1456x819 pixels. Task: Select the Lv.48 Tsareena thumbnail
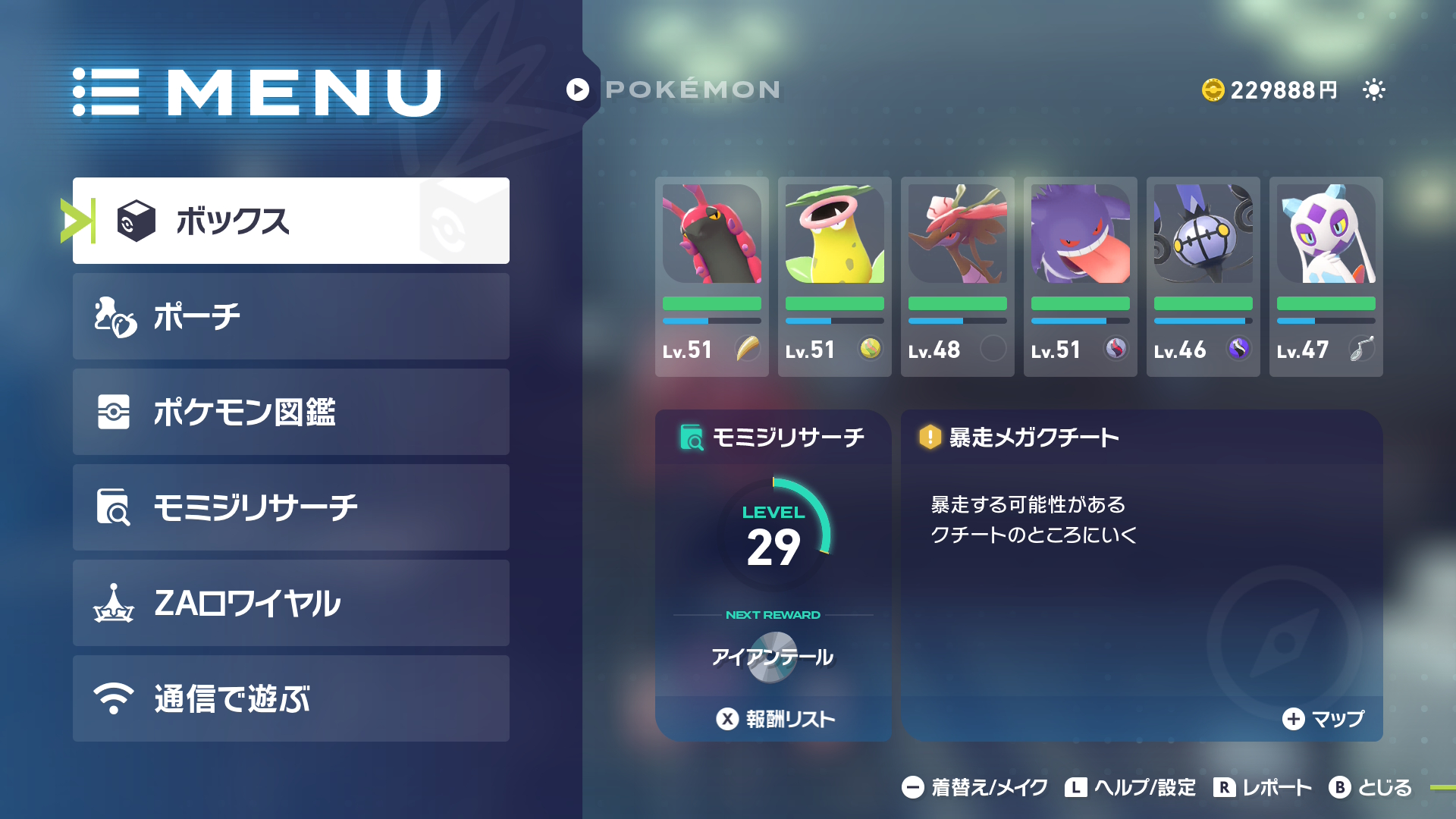[957, 235]
